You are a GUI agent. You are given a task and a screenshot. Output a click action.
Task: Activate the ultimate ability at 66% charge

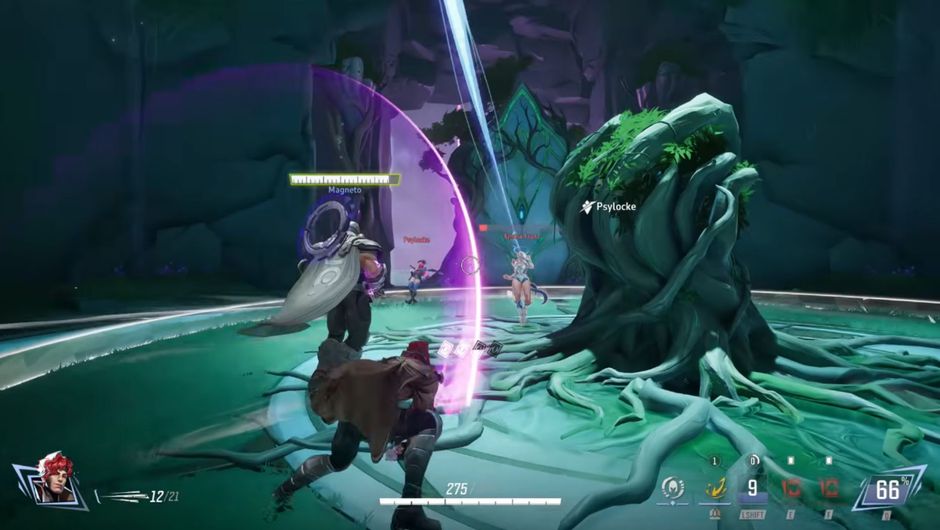[x=888, y=488]
